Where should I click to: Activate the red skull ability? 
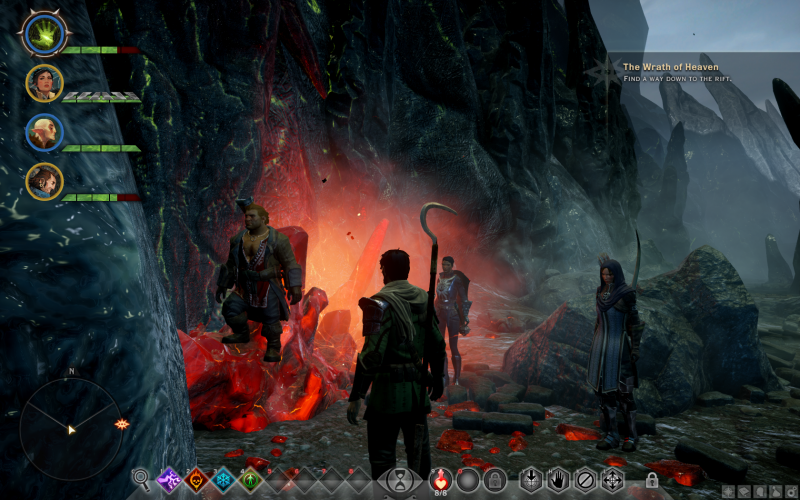coord(197,479)
